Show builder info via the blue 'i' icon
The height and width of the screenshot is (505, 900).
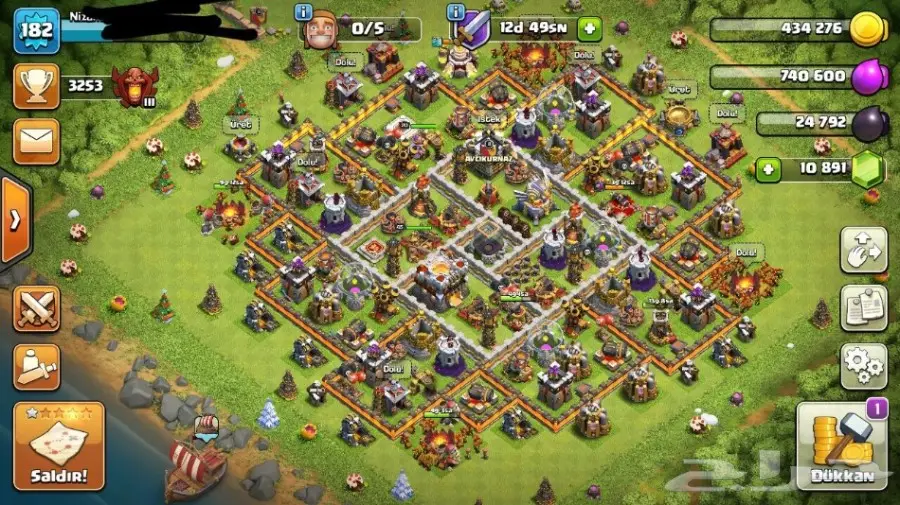[304, 12]
